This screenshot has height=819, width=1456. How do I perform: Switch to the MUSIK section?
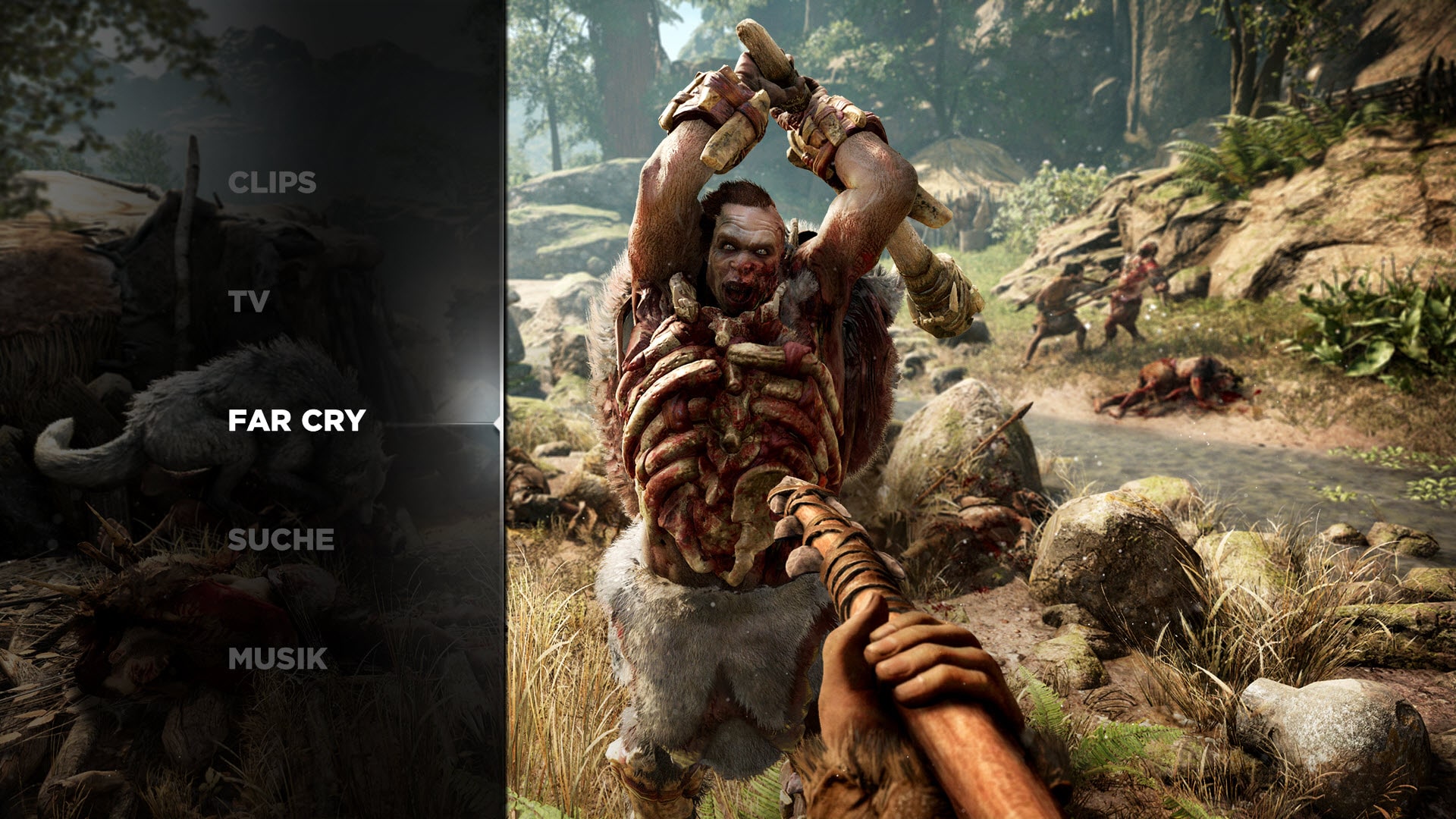click(278, 658)
